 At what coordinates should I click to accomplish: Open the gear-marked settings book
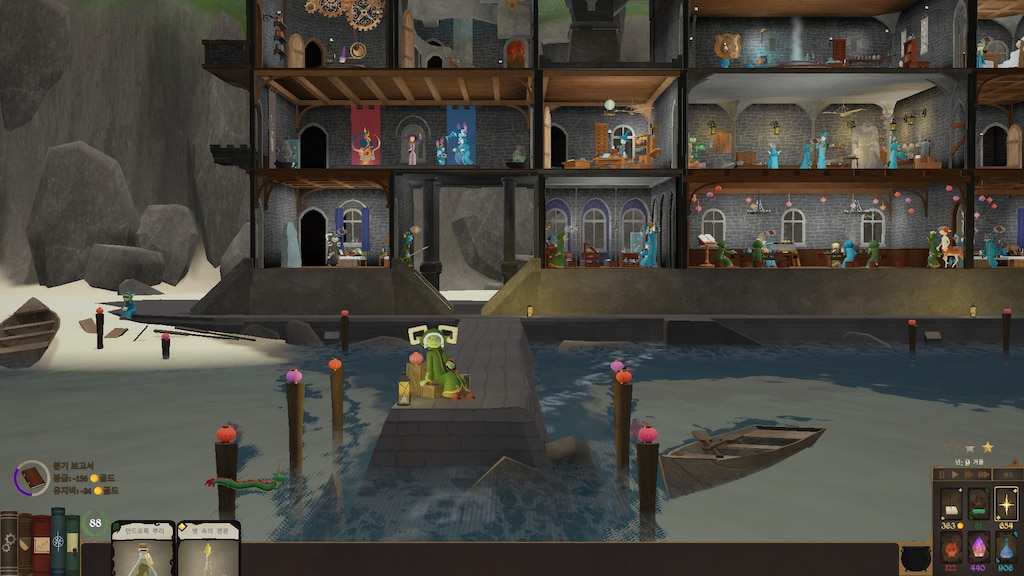8,543
